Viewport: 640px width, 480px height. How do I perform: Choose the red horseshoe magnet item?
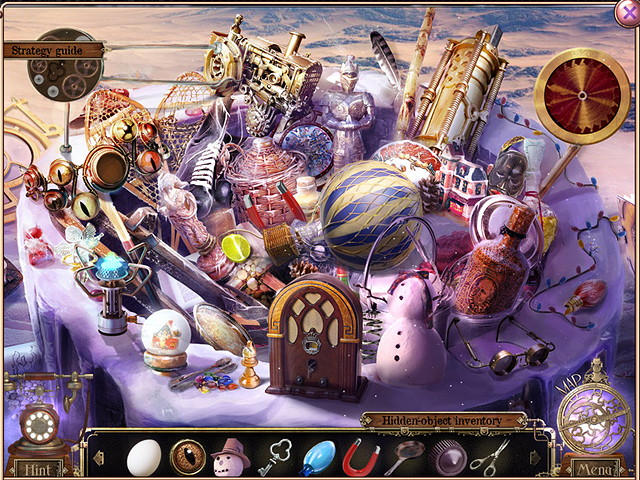[x=360, y=456]
